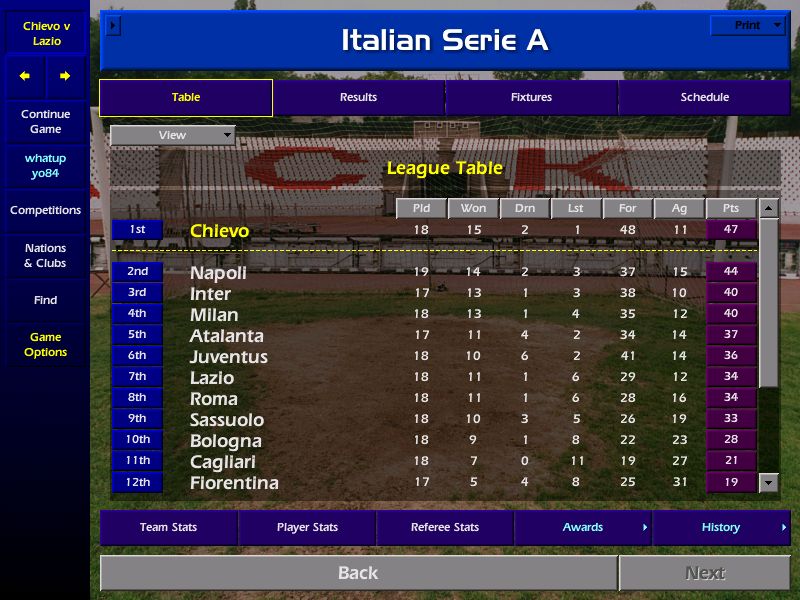Continue the game
The width and height of the screenshot is (800, 600).
tap(45, 122)
